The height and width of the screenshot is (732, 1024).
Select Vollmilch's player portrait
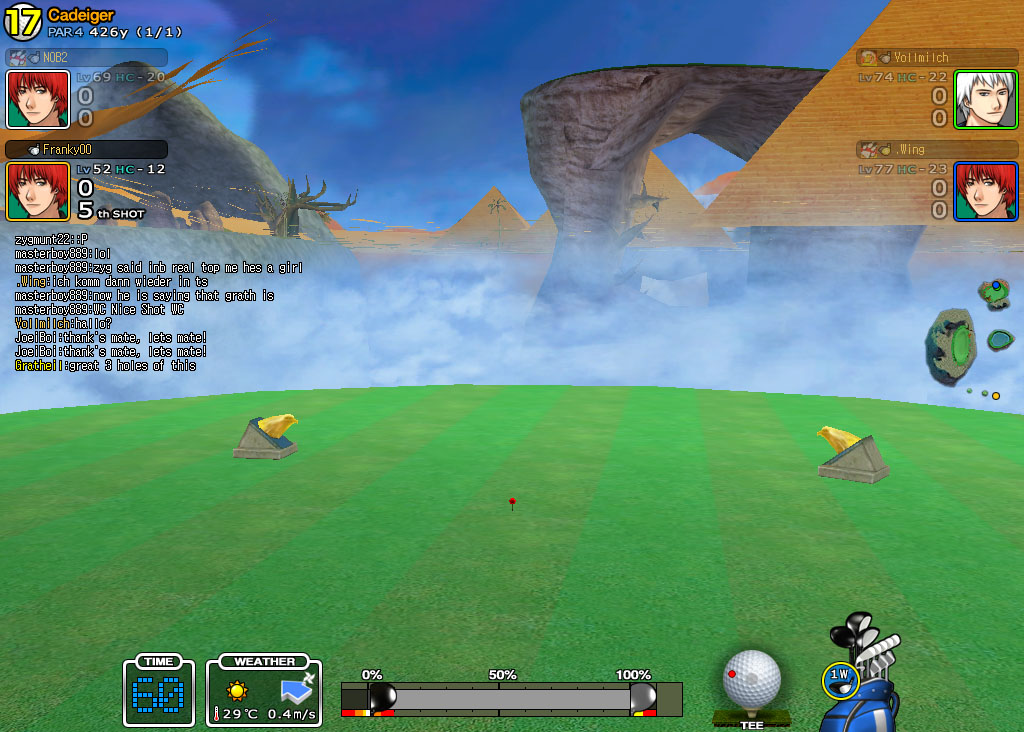[x=985, y=99]
